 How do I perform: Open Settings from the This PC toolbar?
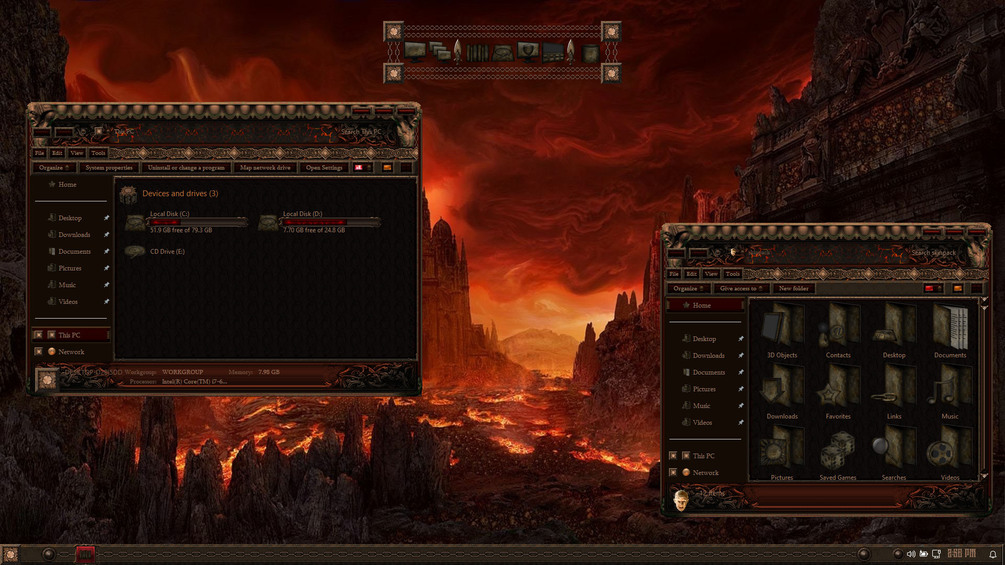click(324, 168)
